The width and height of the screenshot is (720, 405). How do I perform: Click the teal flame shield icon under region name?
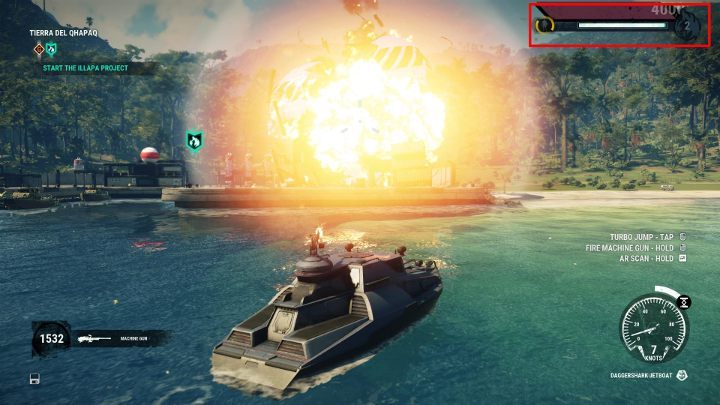coord(52,48)
